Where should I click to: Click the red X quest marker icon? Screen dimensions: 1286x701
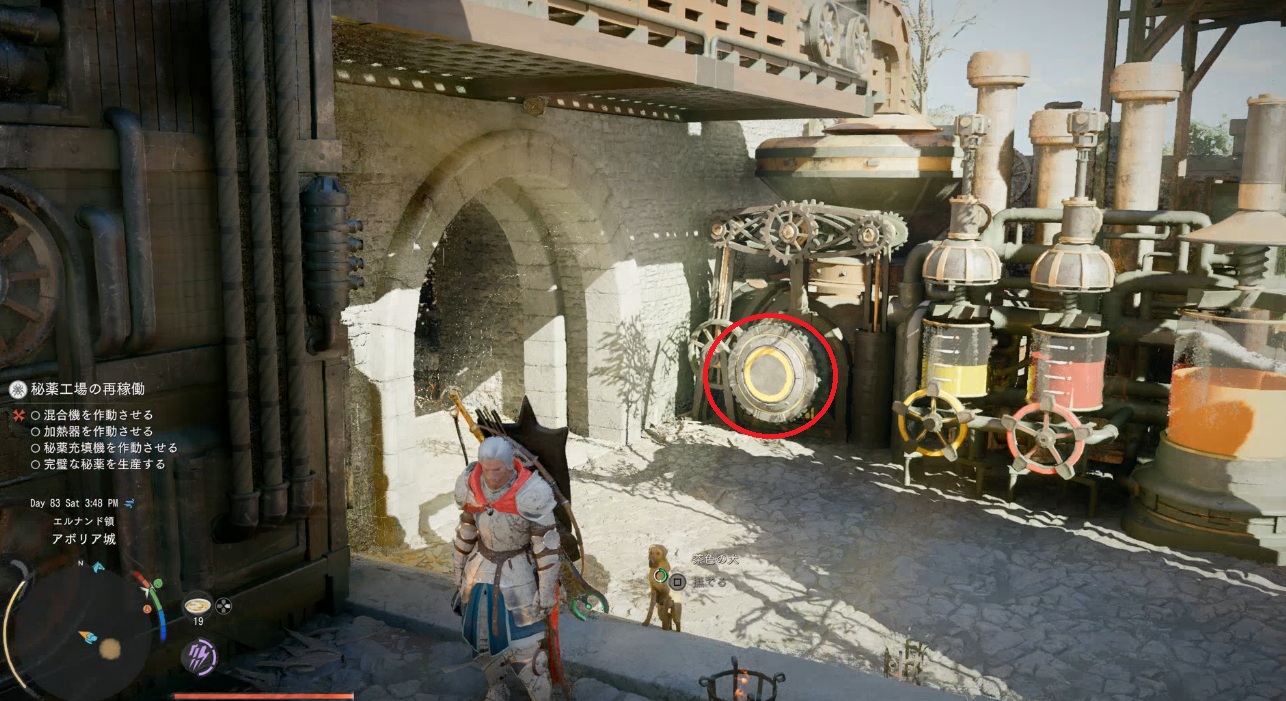point(18,415)
